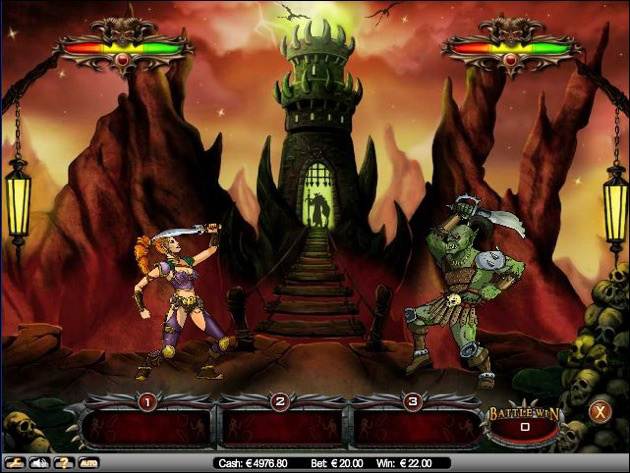Open the wrench settings menu

click(x=15, y=463)
